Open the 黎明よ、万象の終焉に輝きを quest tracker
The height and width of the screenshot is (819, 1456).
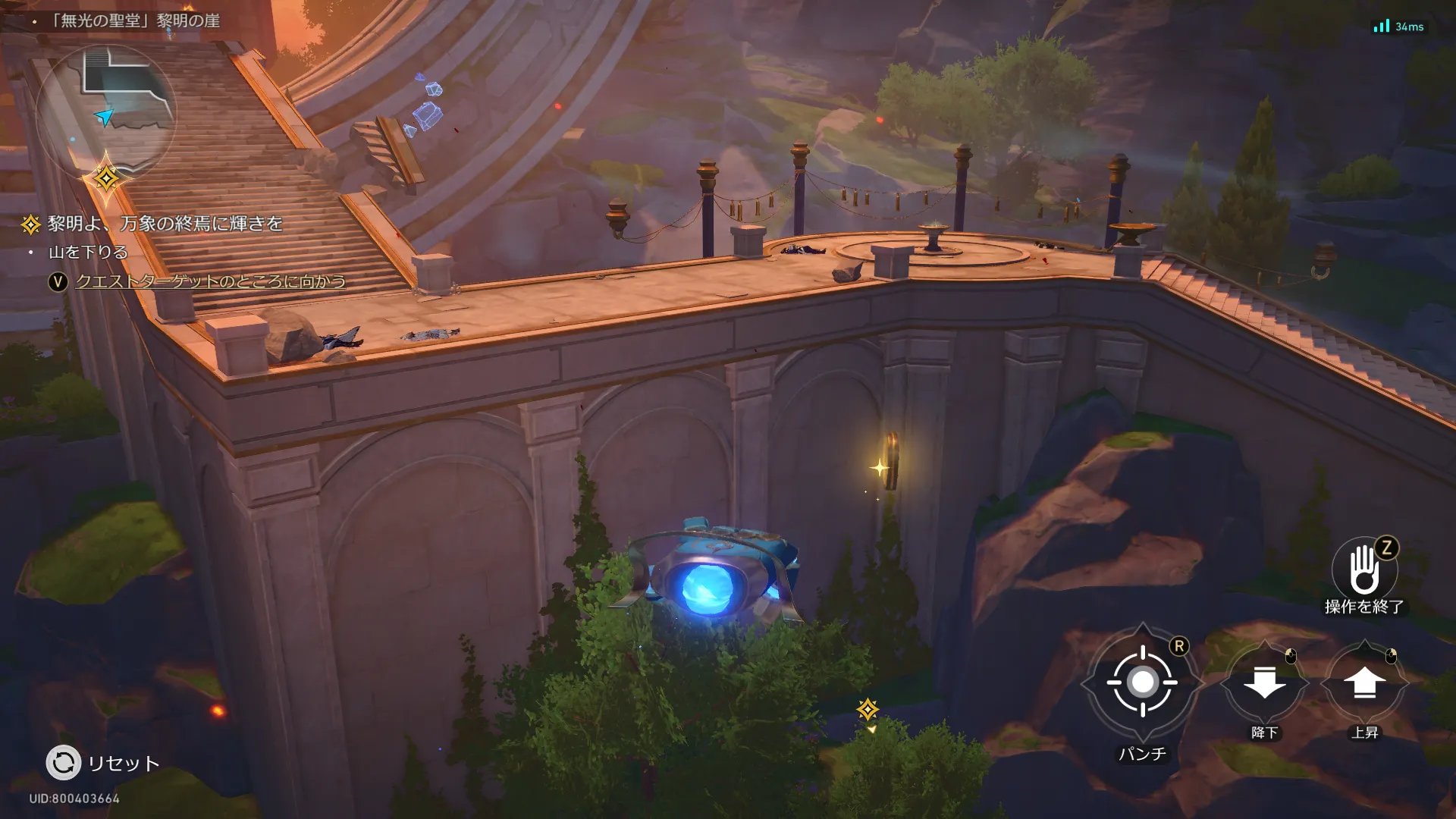click(165, 224)
